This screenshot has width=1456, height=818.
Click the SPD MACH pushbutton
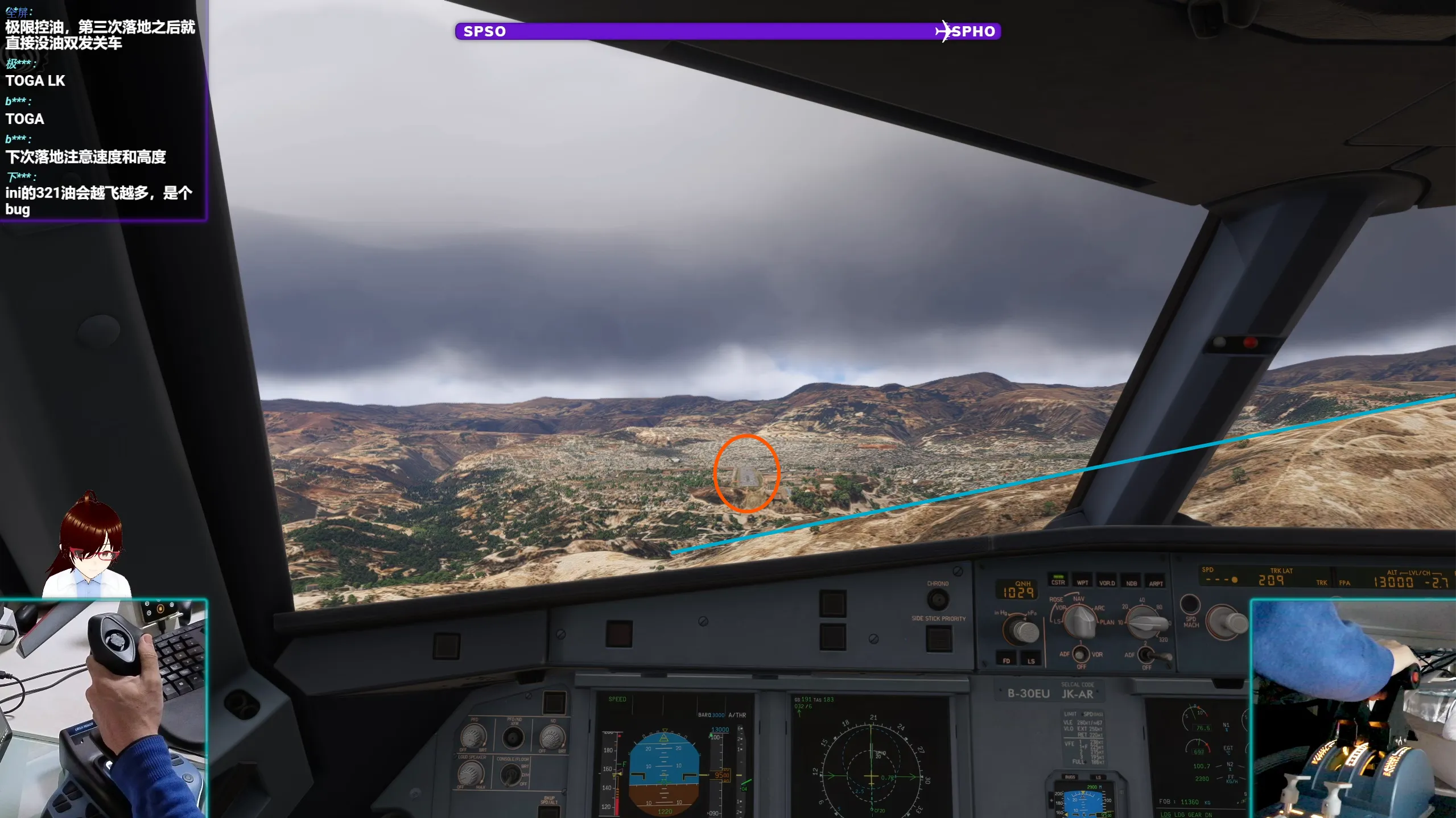click(x=1190, y=605)
